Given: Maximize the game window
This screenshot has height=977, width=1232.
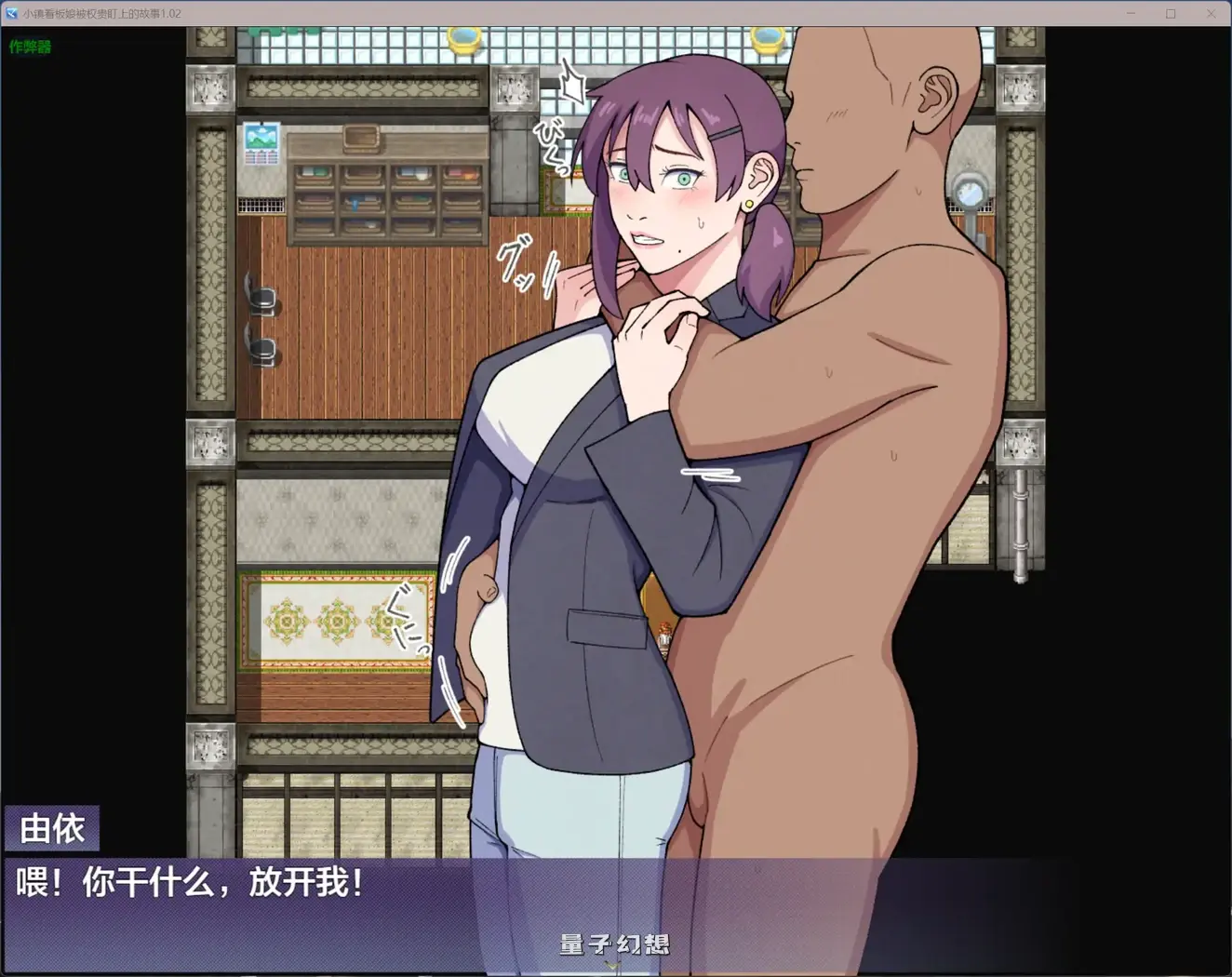Looking at the screenshot, I should [1172, 13].
